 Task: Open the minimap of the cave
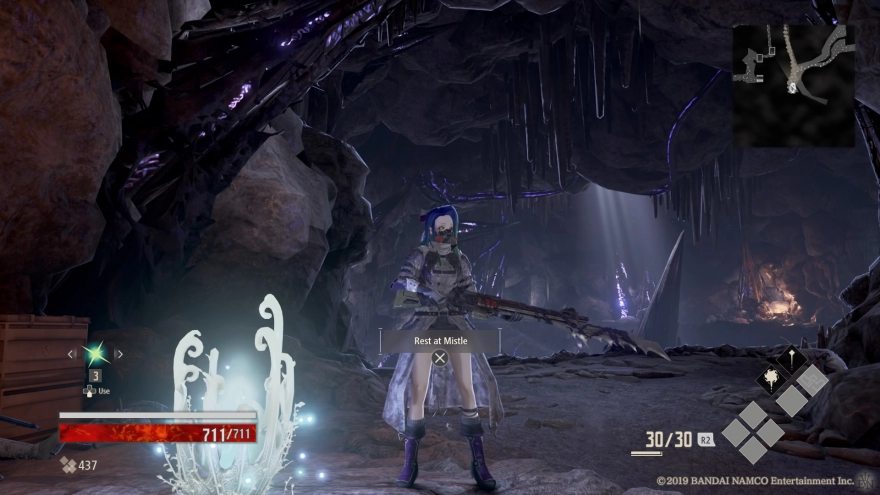pos(793,85)
